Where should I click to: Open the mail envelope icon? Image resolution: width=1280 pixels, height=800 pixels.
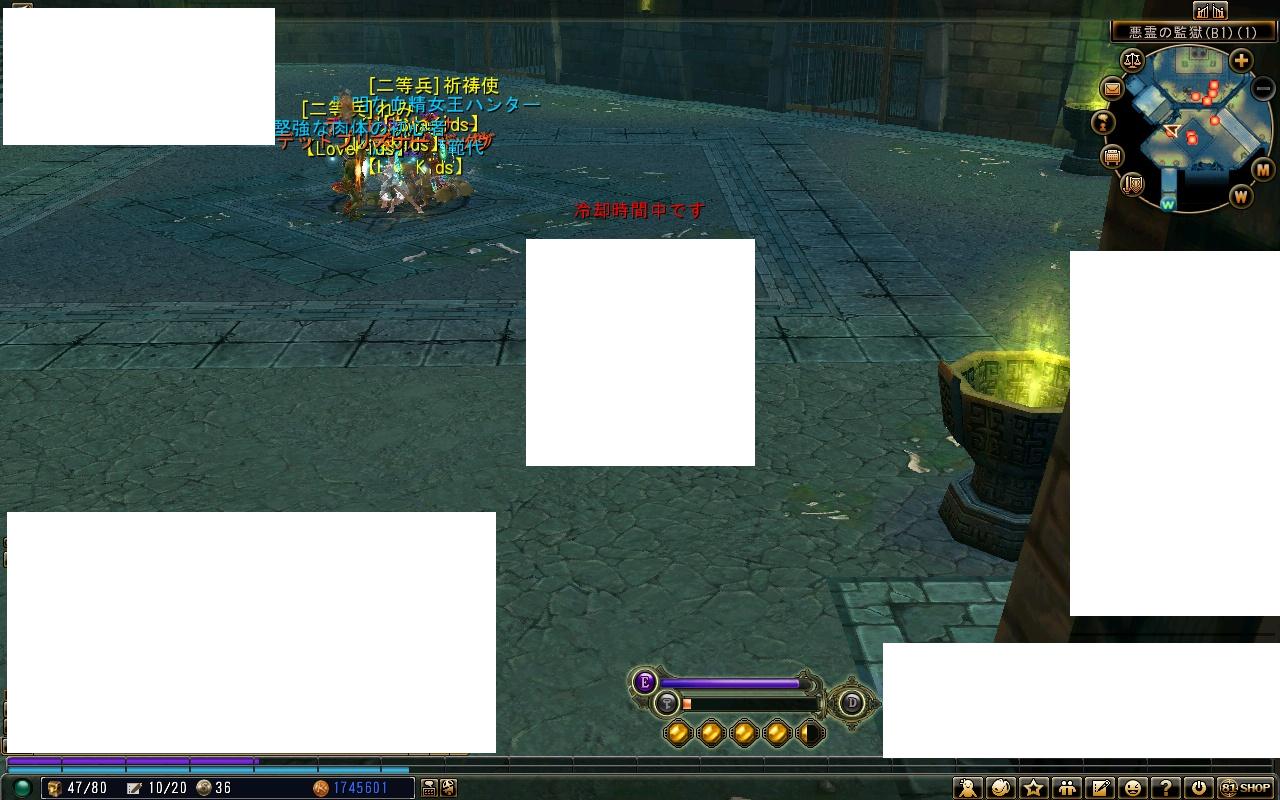click(x=1112, y=89)
